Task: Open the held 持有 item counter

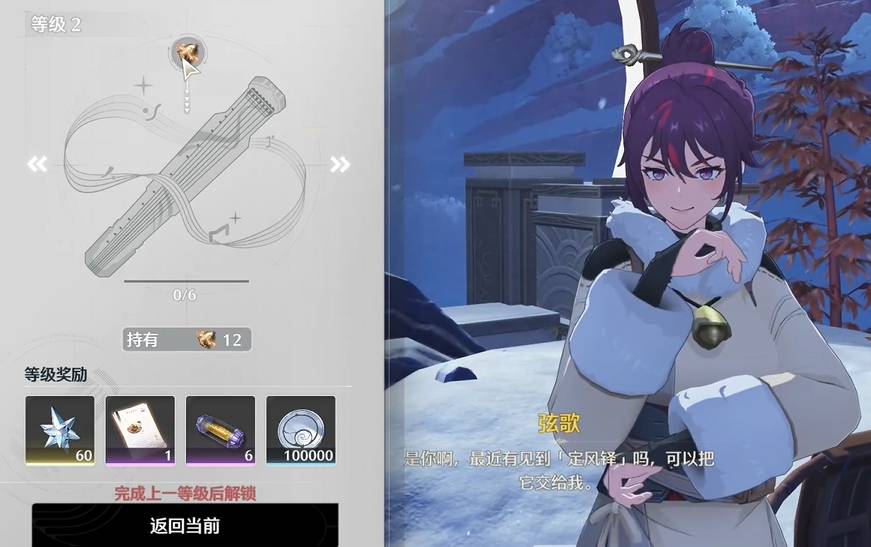Action: point(186,340)
